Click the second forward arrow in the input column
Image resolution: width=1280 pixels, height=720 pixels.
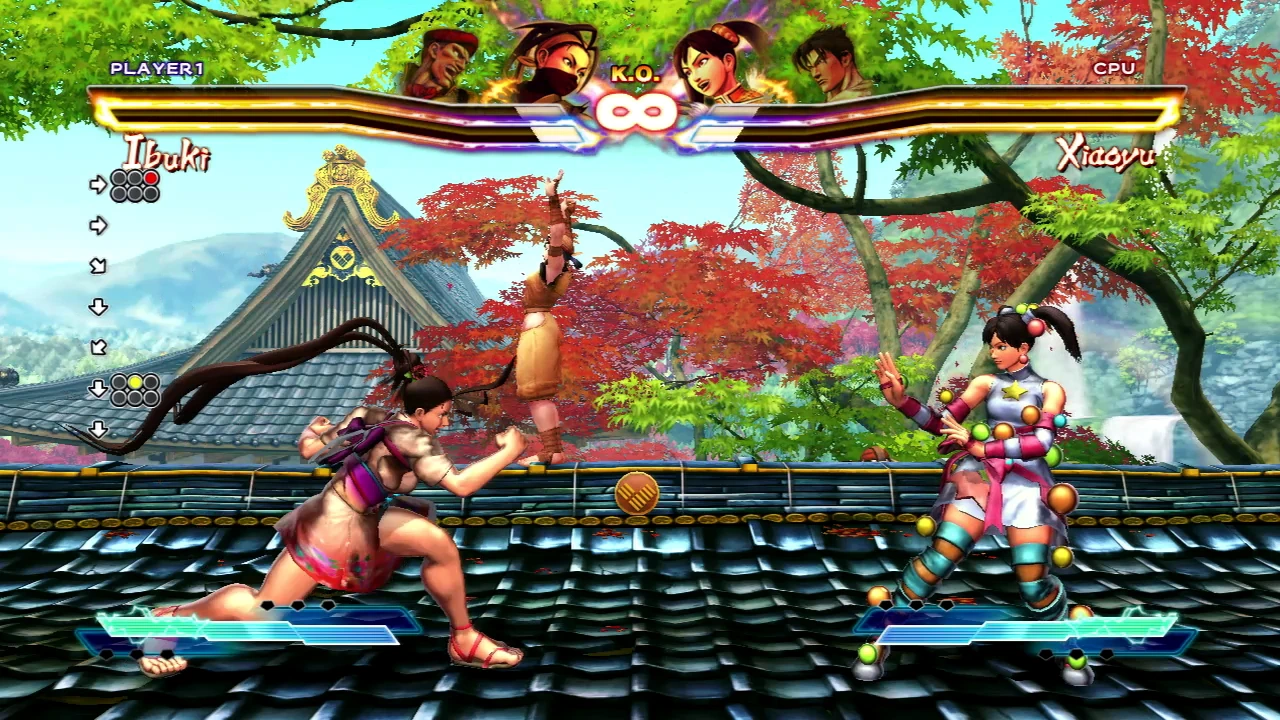[x=99, y=224]
